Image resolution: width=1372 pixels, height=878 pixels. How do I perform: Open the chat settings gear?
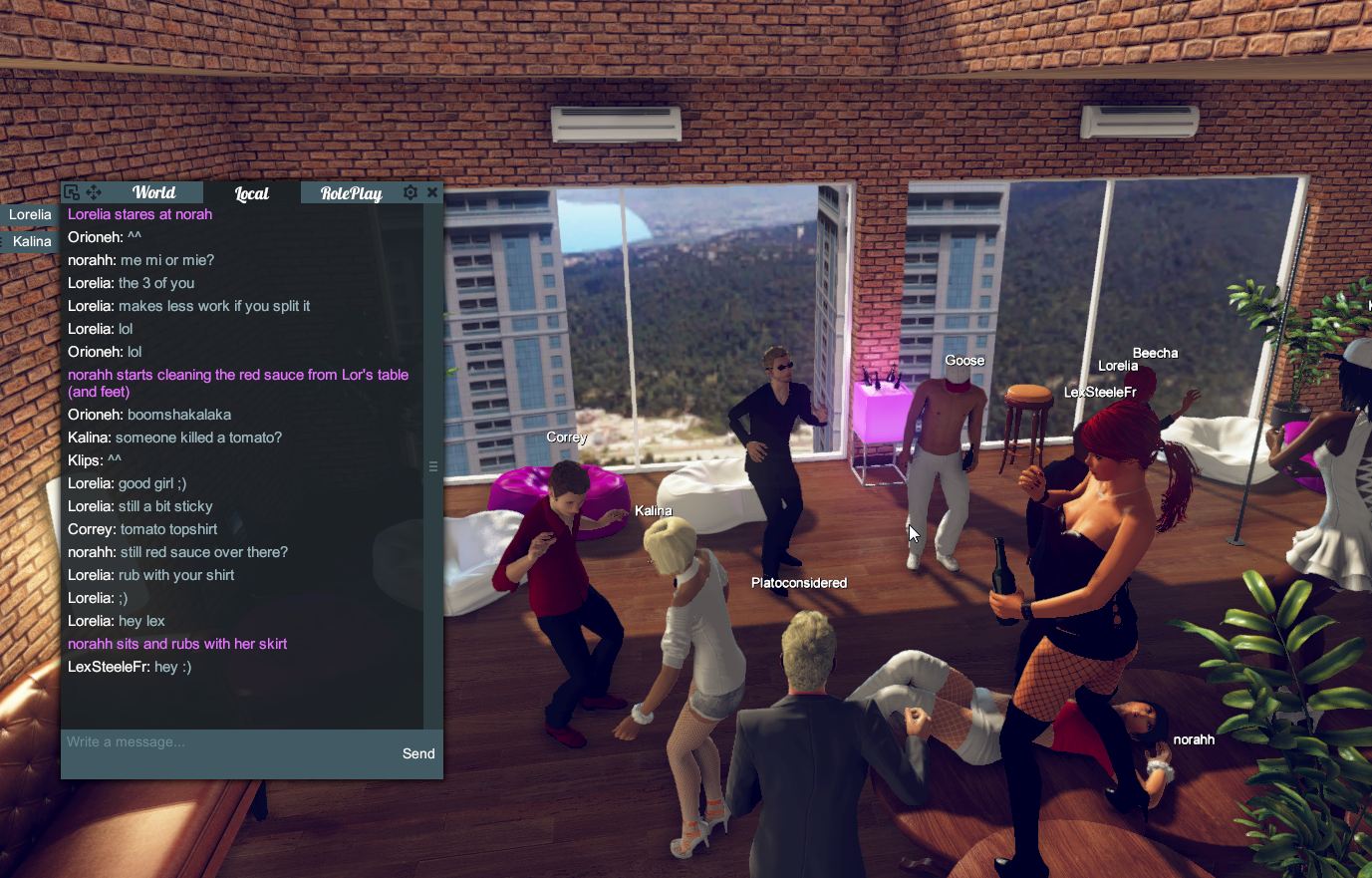pyautogui.click(x=411, y=192)
